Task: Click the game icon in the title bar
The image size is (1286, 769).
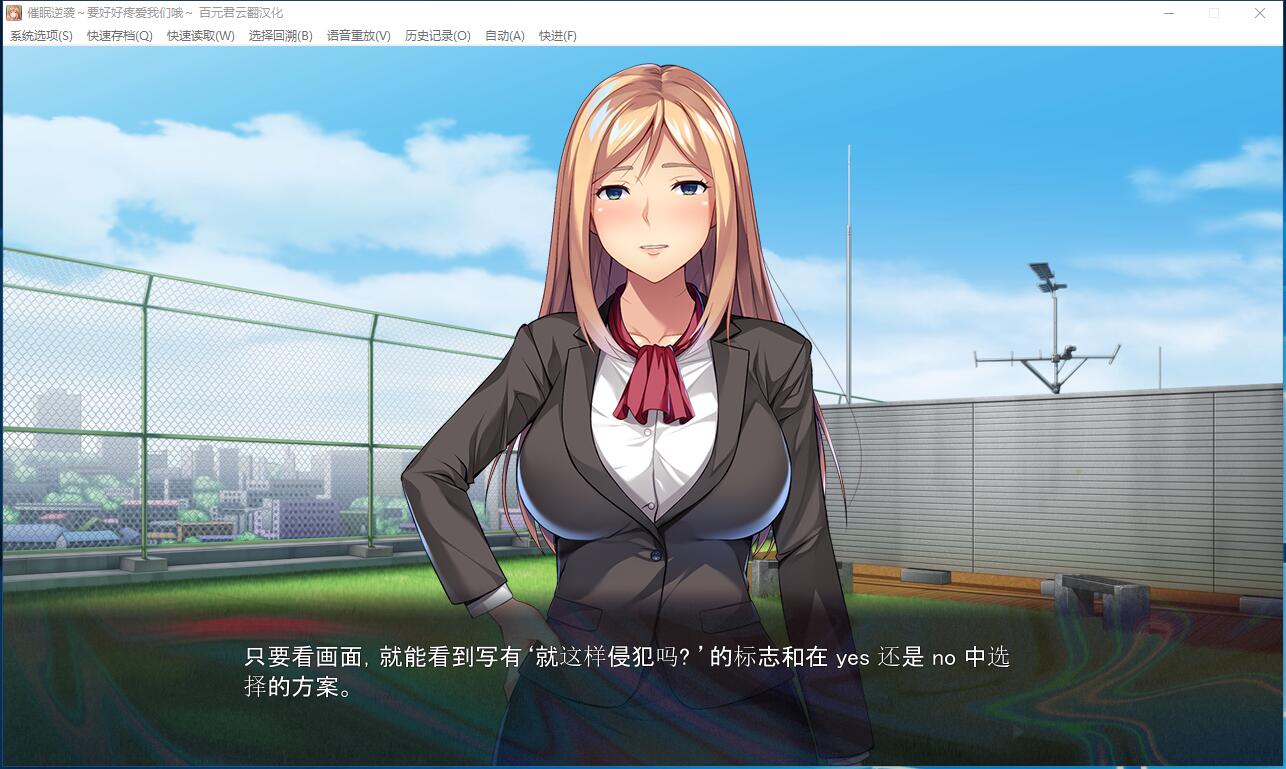Action: tap(14, 12)
